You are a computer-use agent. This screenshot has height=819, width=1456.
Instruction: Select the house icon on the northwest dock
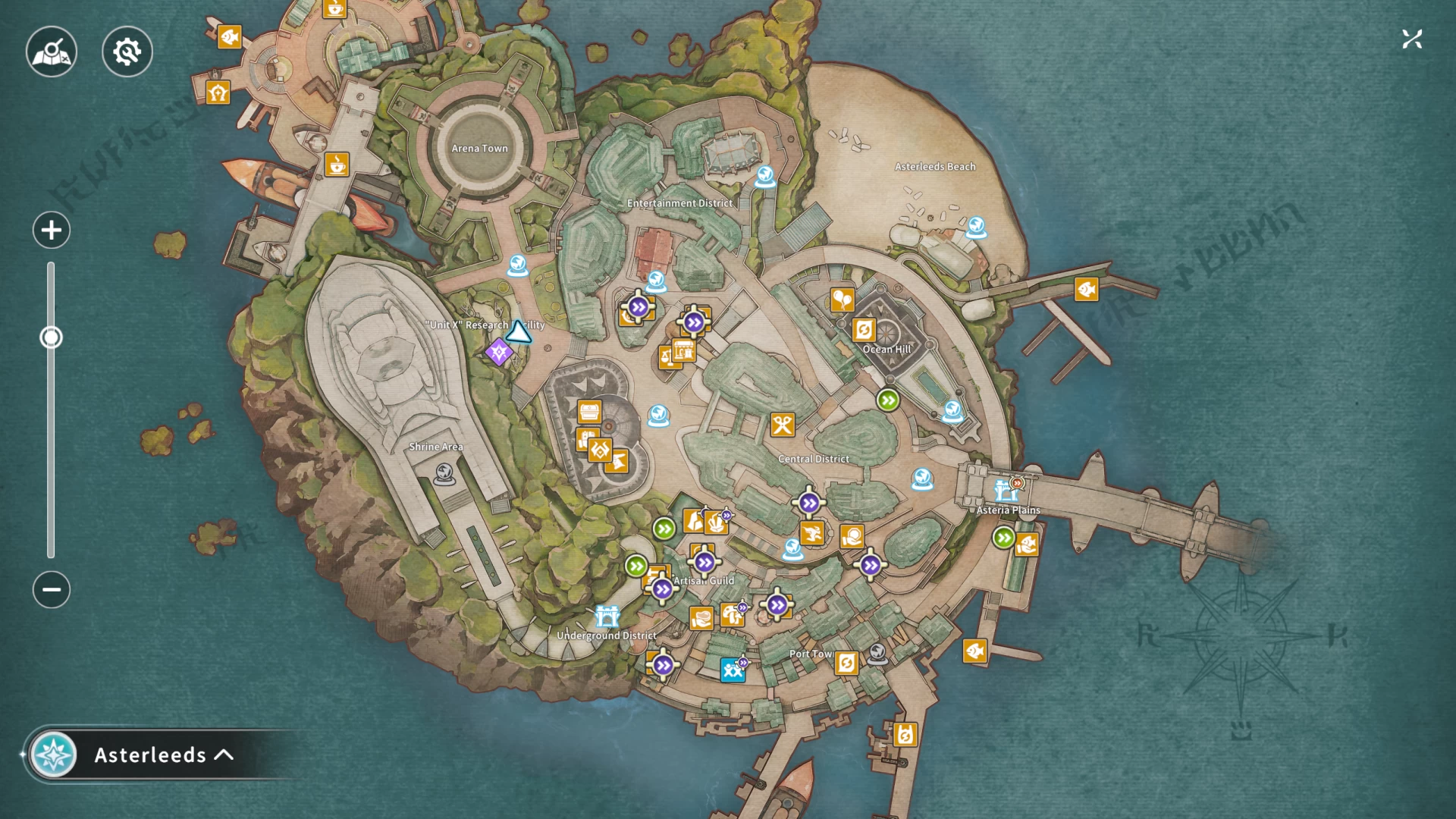(218, 93)
